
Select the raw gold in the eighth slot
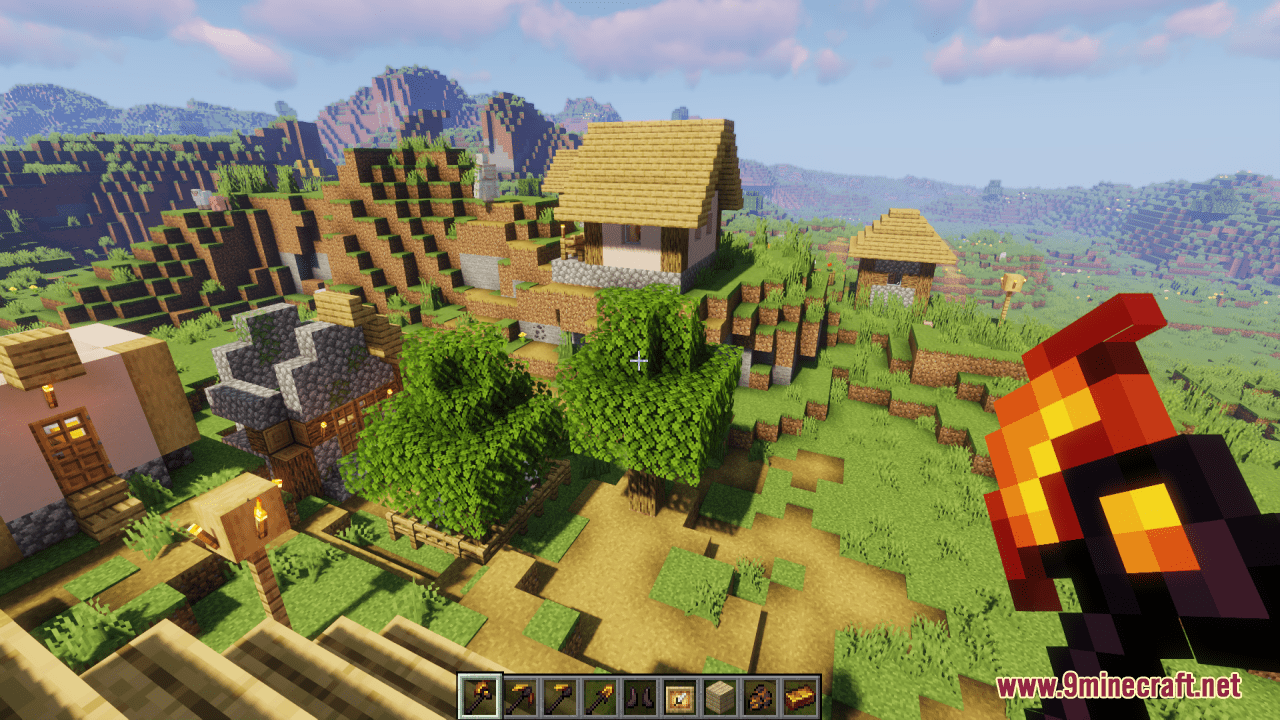(760, 694)
